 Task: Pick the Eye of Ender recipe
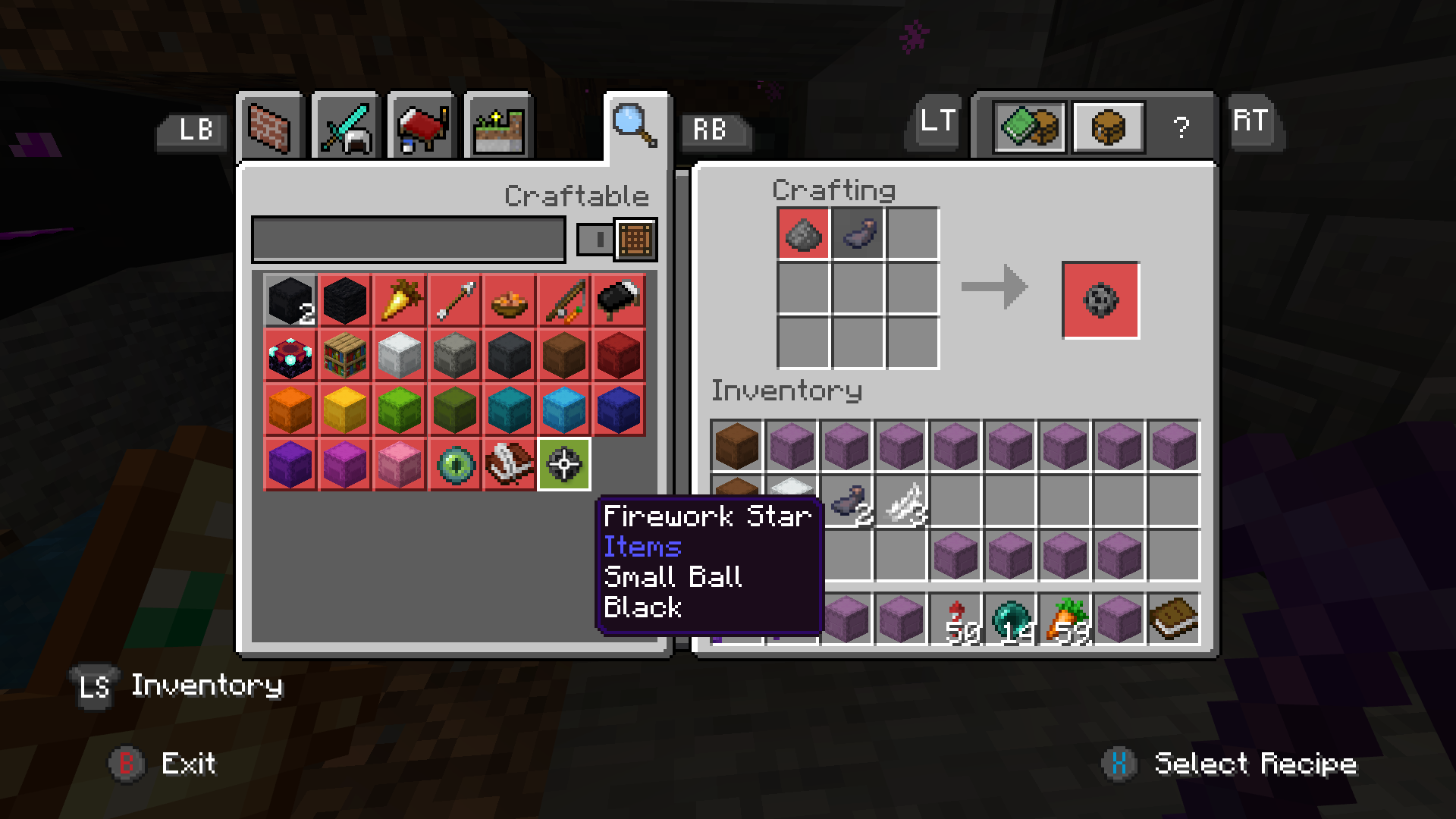pyautogui.click(x=455, y=464)
